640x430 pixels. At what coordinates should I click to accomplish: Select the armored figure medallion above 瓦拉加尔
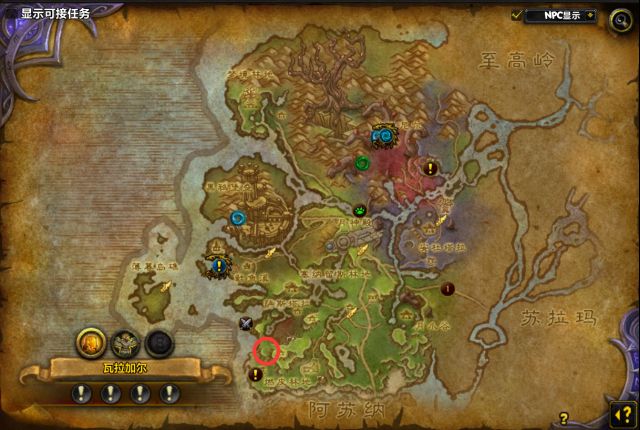click(124, 343)
